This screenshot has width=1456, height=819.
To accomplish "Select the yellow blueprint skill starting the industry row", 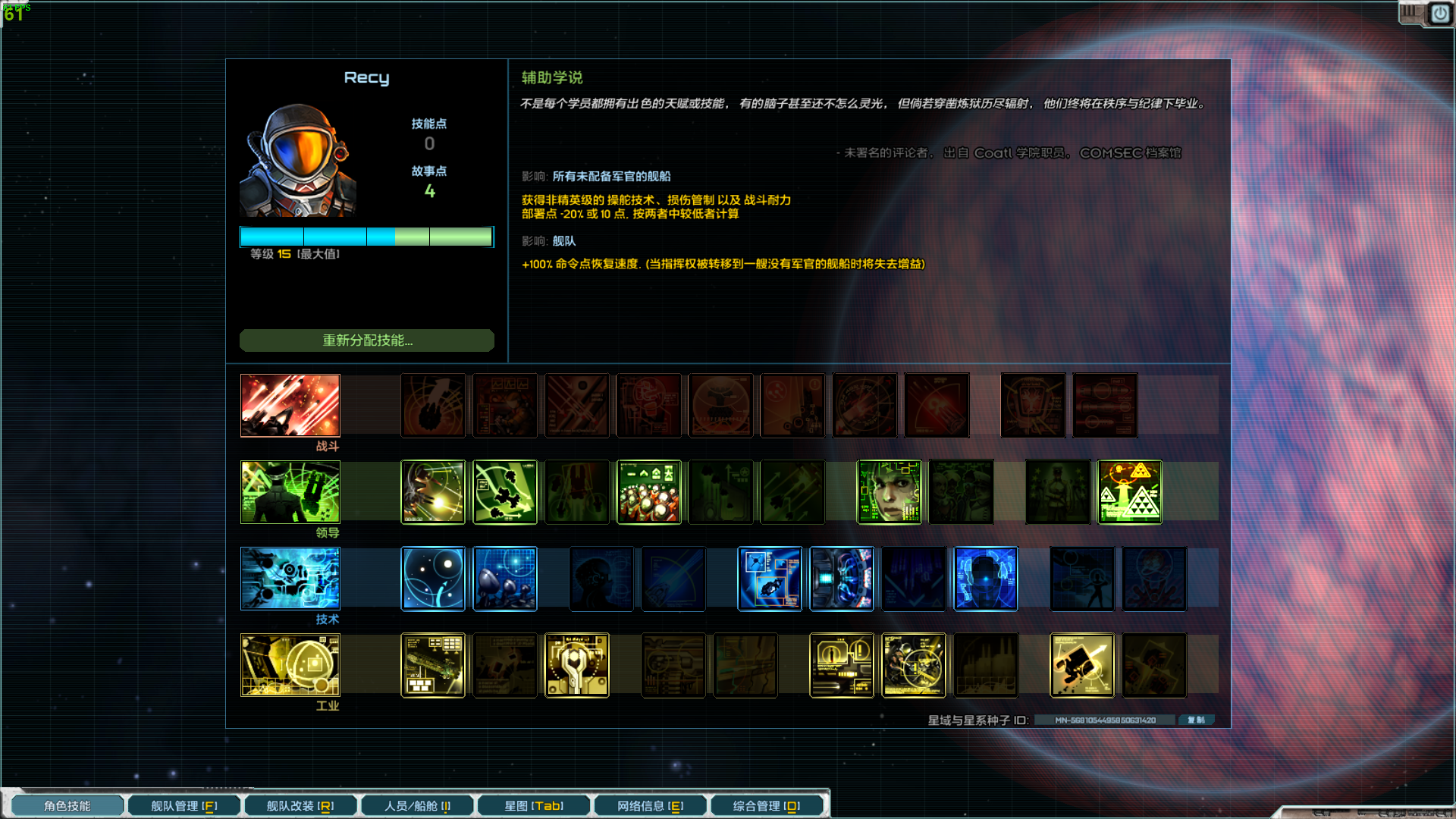I will point(433,665).
